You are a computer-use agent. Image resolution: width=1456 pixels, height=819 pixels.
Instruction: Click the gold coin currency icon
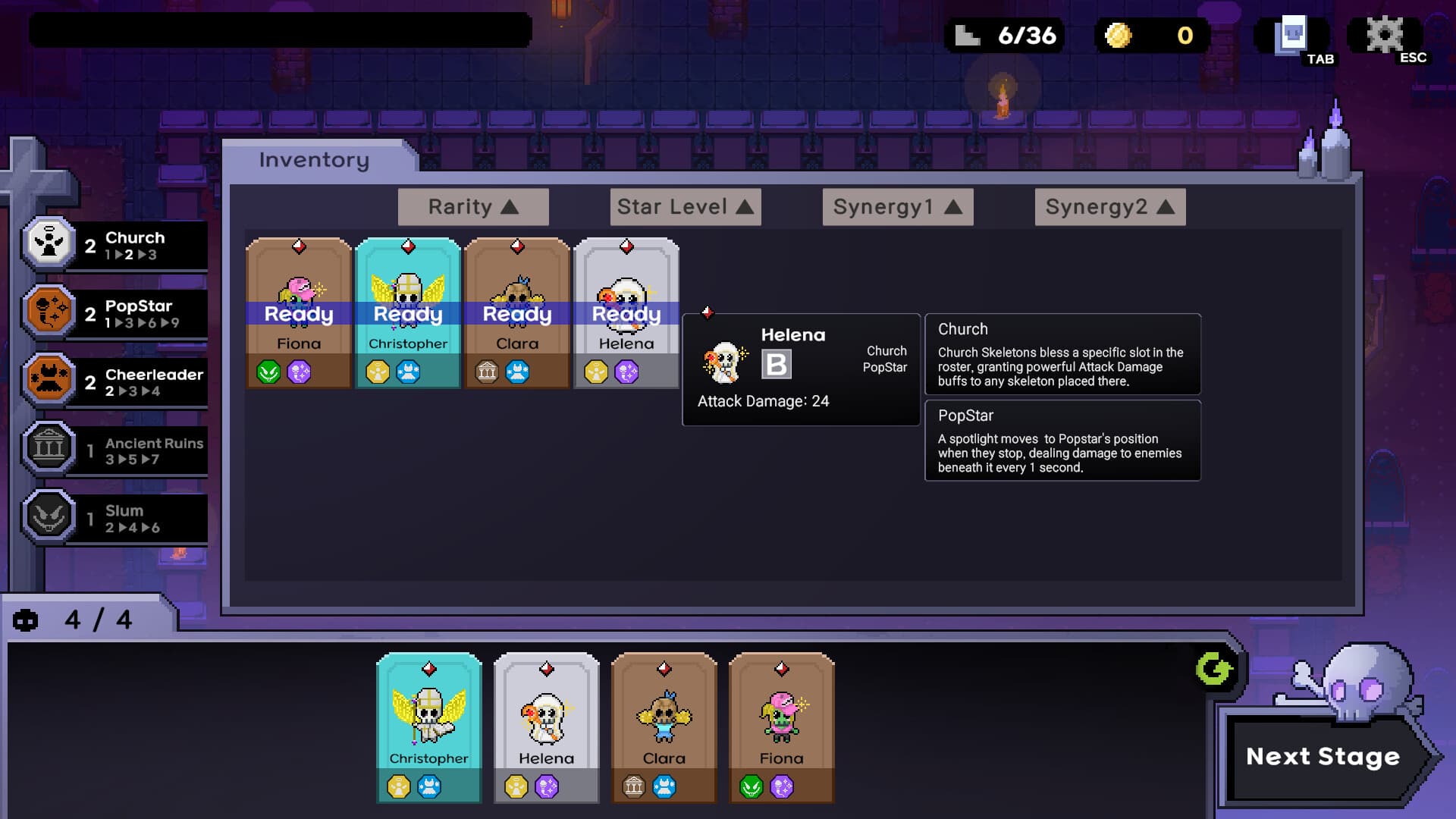point(1118,36)
